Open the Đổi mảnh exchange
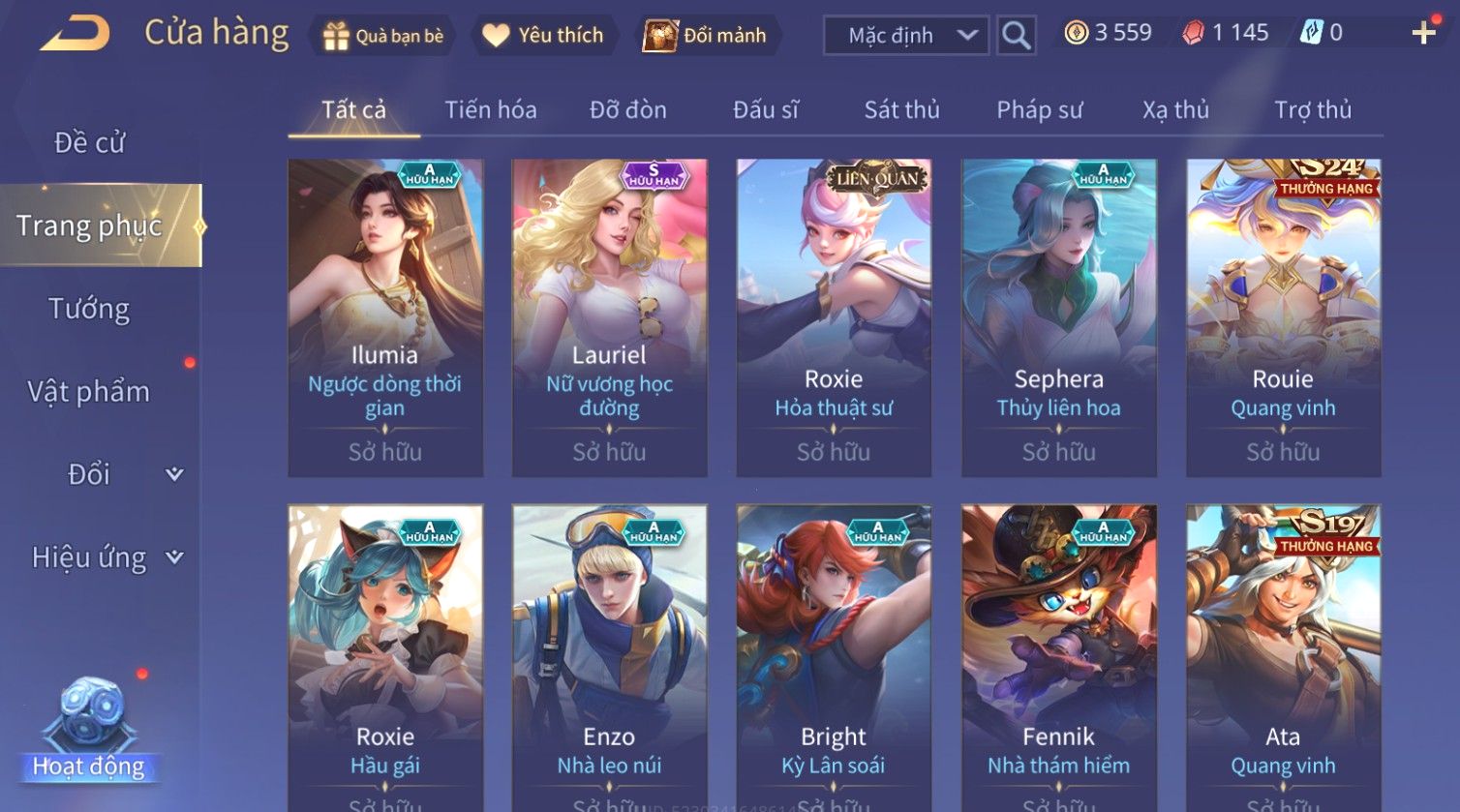1460x812 pixels. pos(705,36)
